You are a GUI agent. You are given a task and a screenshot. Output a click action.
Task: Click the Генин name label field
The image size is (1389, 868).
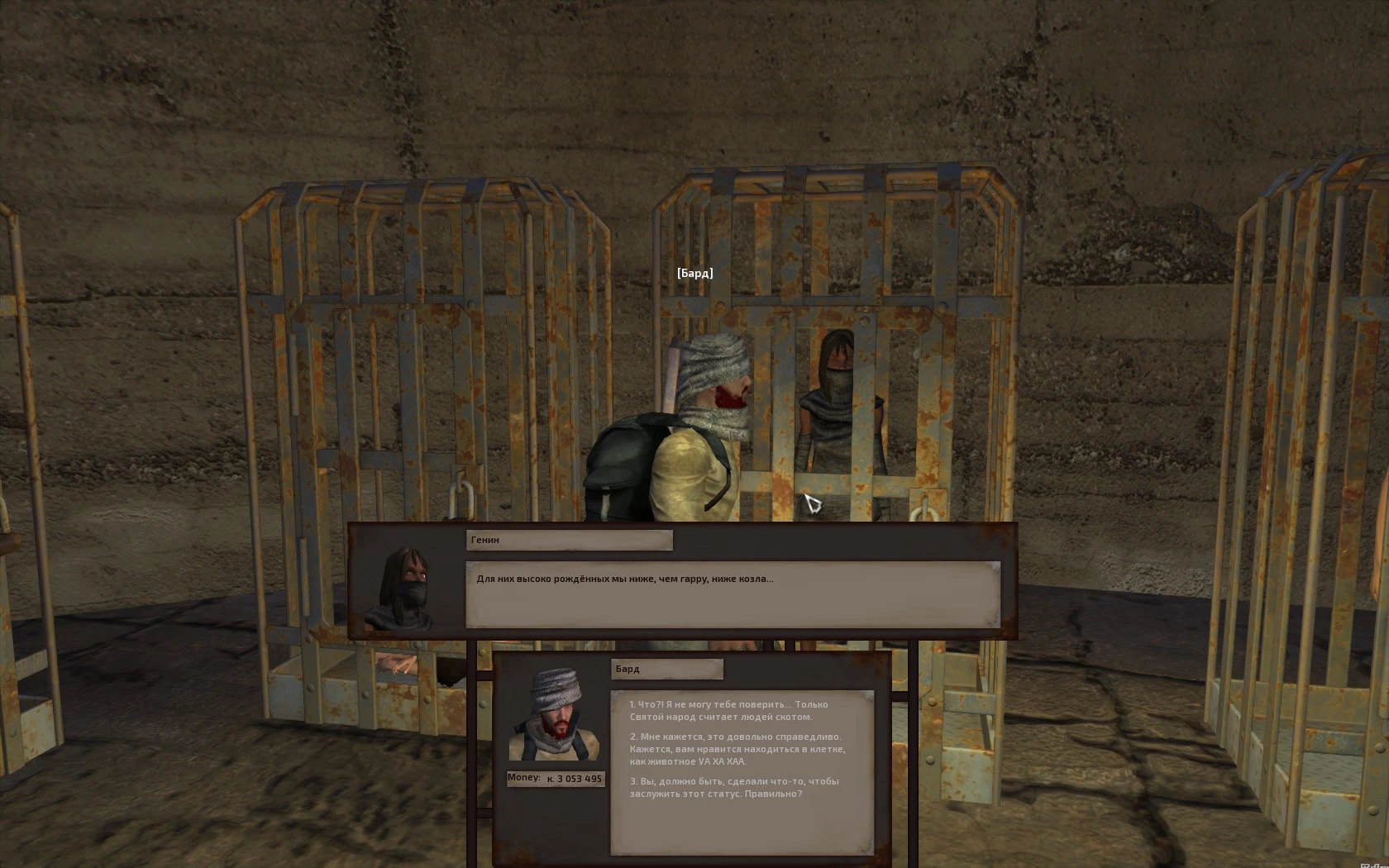point(569,540)
